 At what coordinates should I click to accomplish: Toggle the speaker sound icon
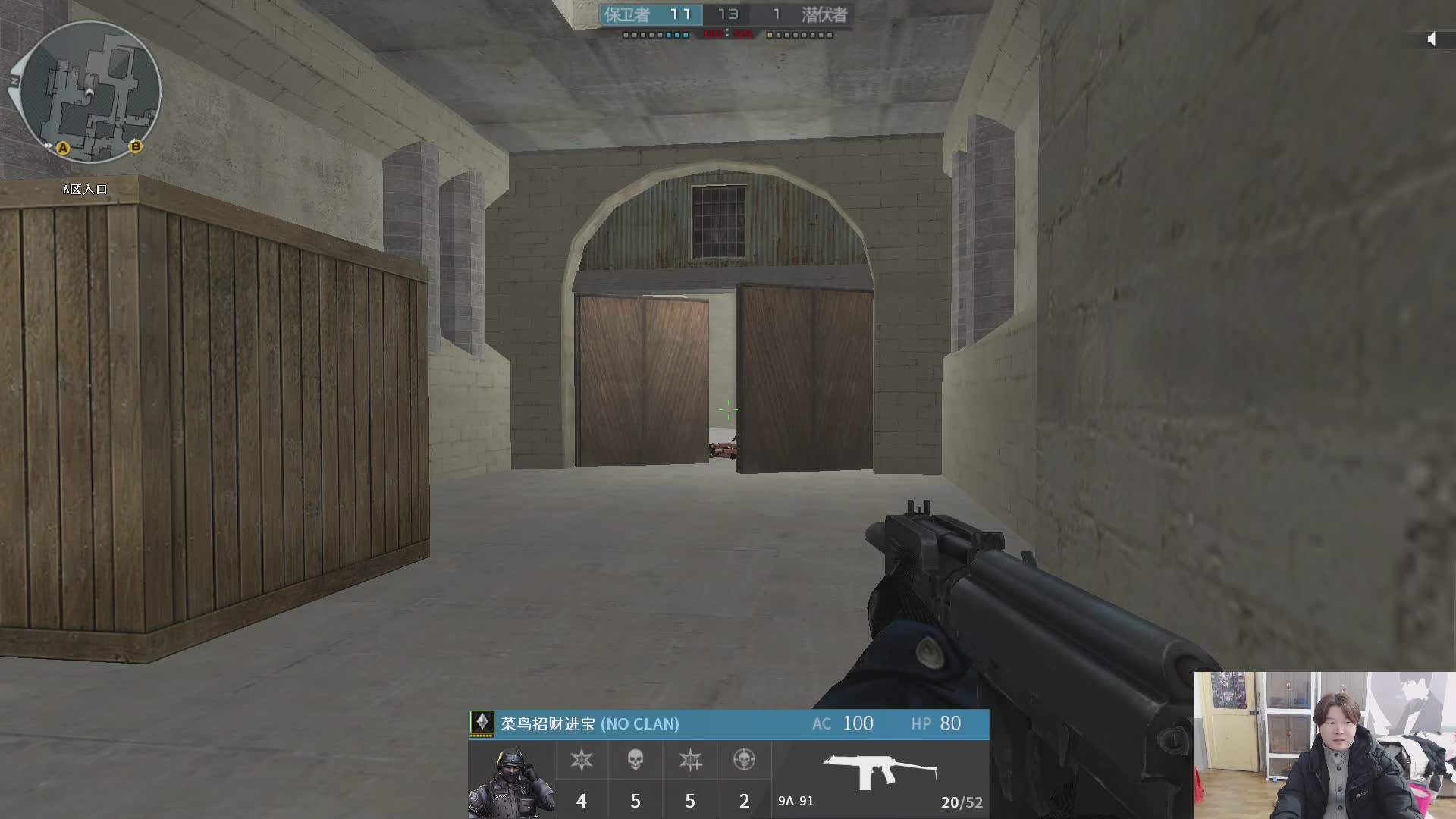(1431, 39)
